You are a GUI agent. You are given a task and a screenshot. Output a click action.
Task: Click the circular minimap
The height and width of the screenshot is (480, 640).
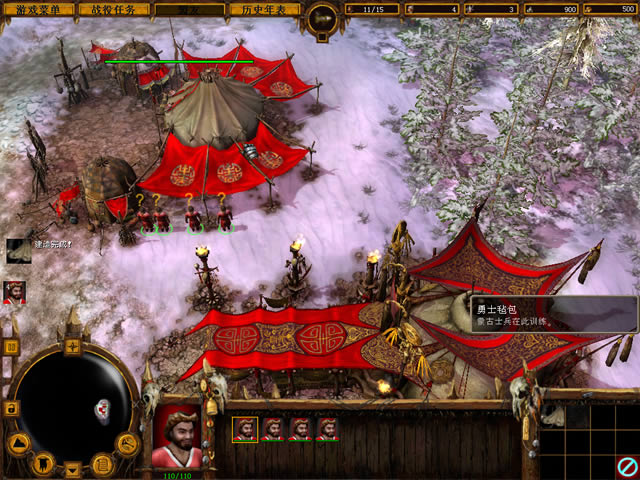pos(73,408)
